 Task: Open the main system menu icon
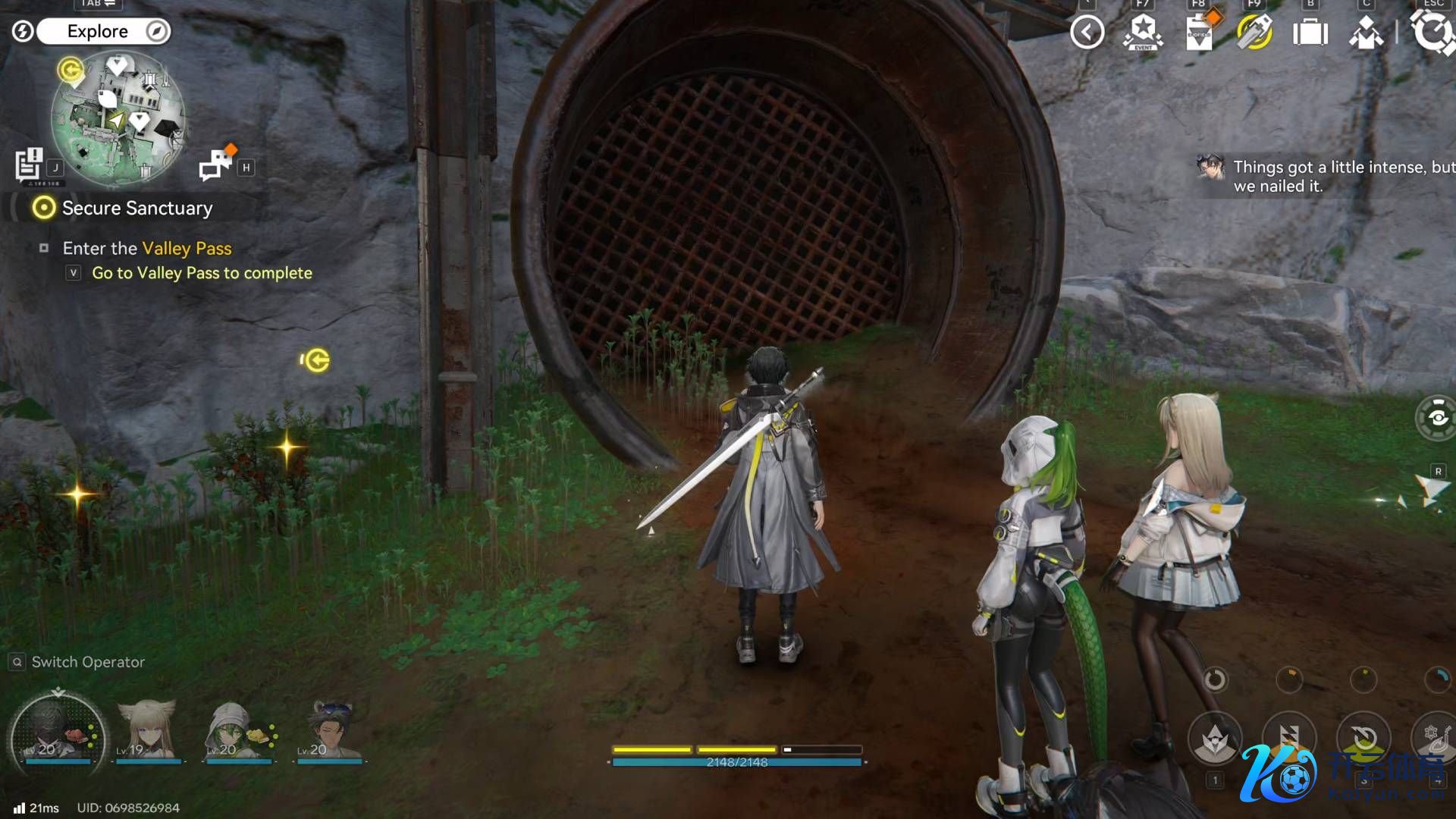pyautogui.click(x=1433, y=33)
